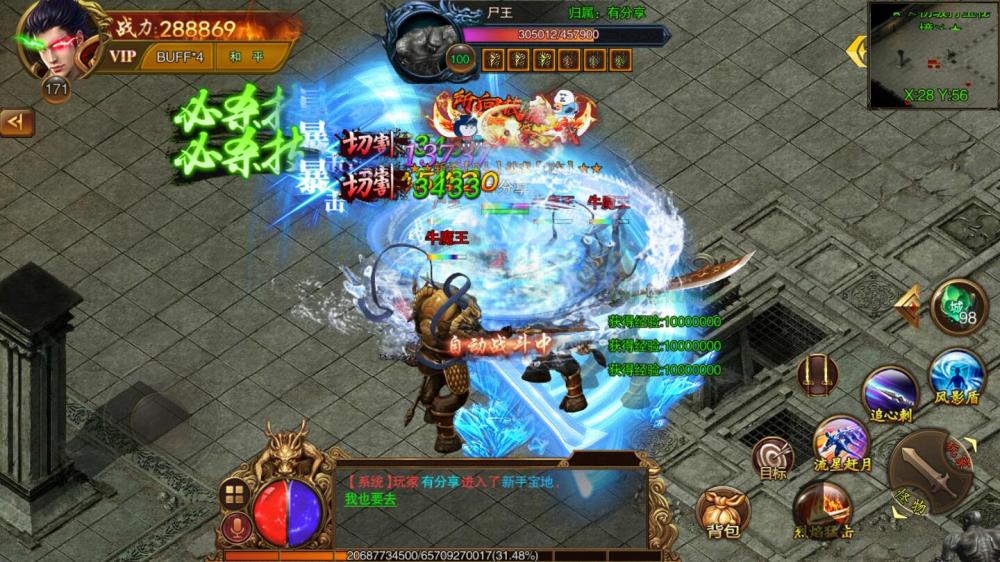Activate the microphone voice chat button
1000x562 pixels.
235,527
